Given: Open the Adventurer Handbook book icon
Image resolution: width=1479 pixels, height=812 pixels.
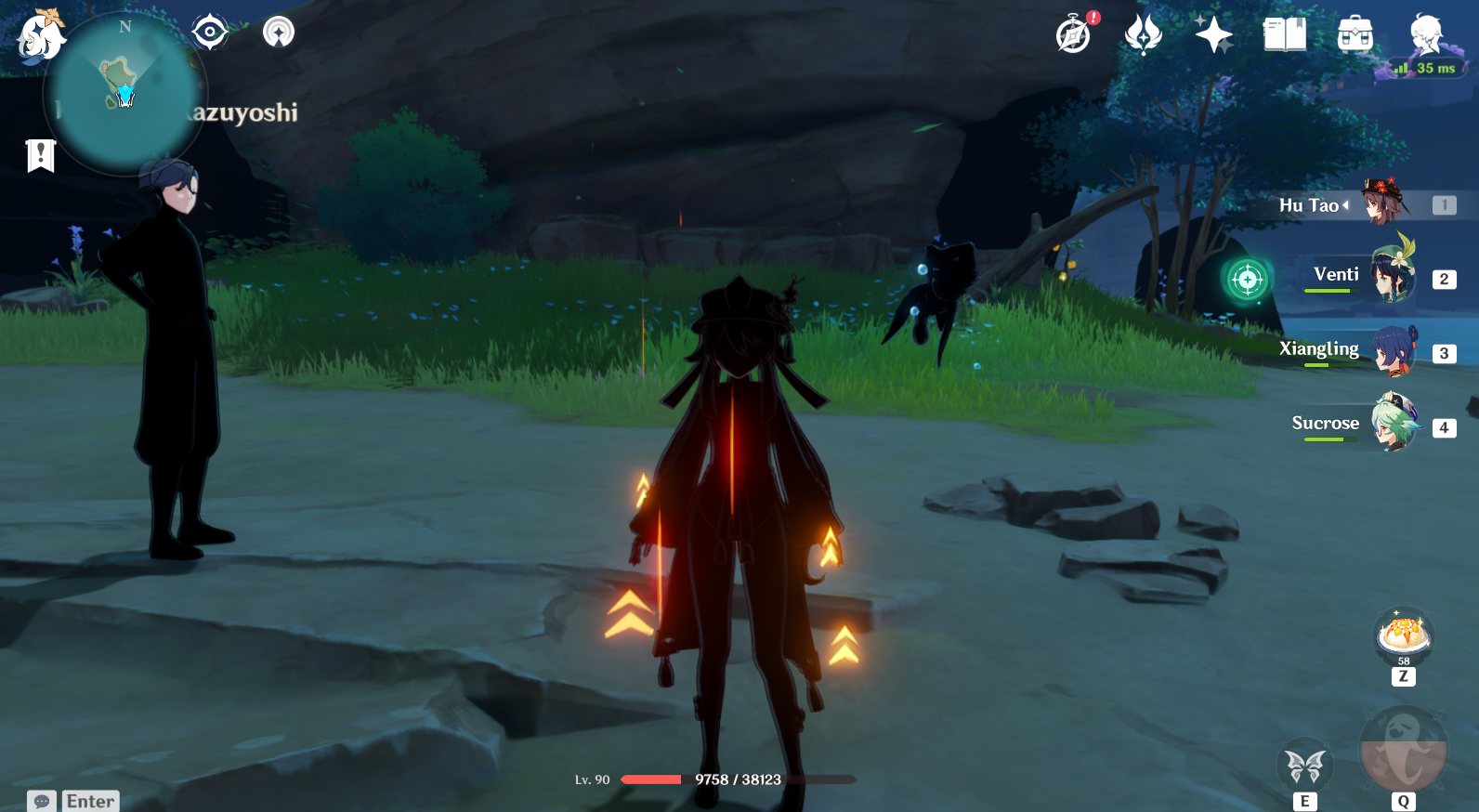Looking at the screenshot, I should click(1283, 35).
